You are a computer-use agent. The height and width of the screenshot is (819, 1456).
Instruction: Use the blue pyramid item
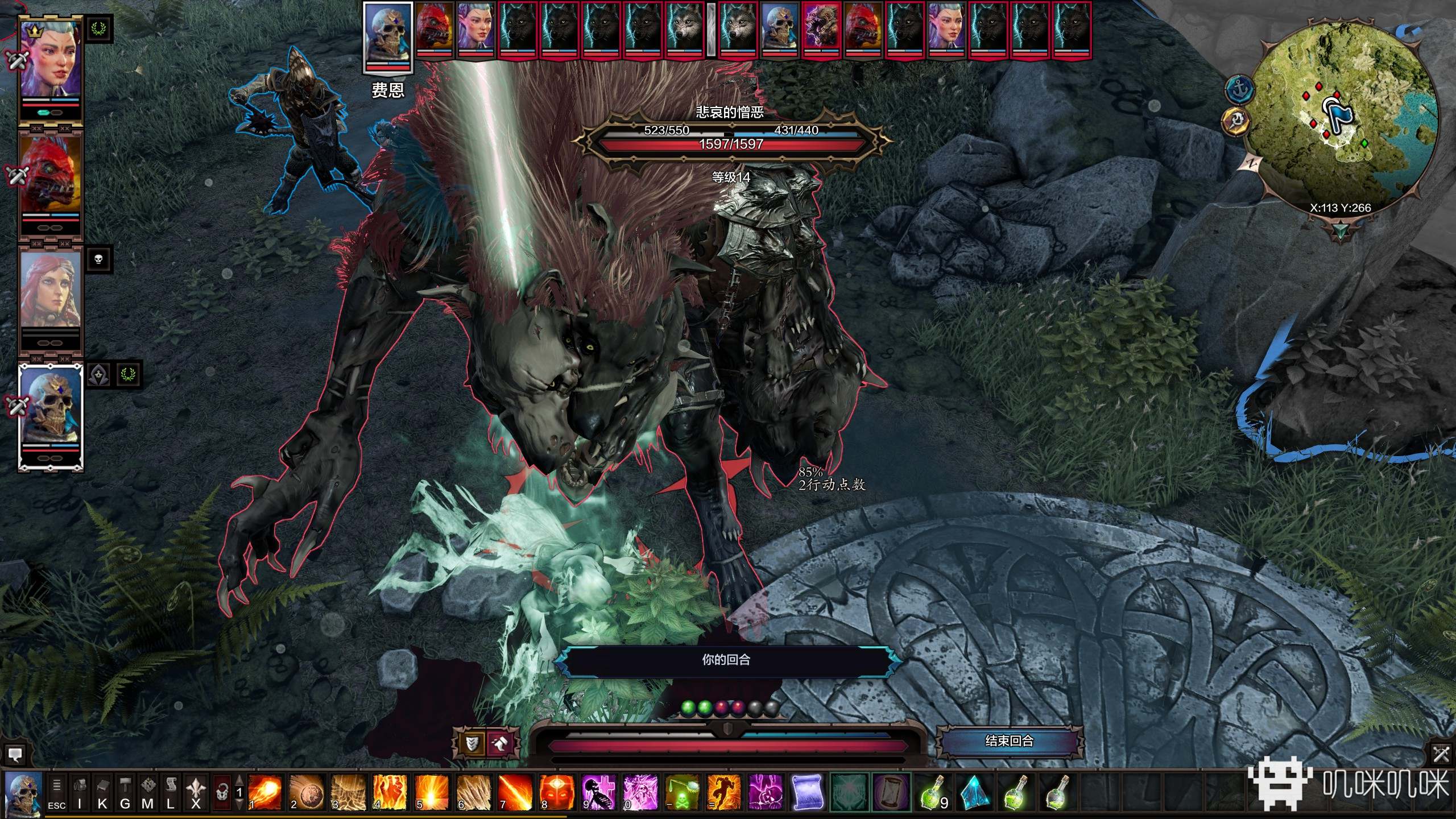pyautogui.click(x=974, y=792)
